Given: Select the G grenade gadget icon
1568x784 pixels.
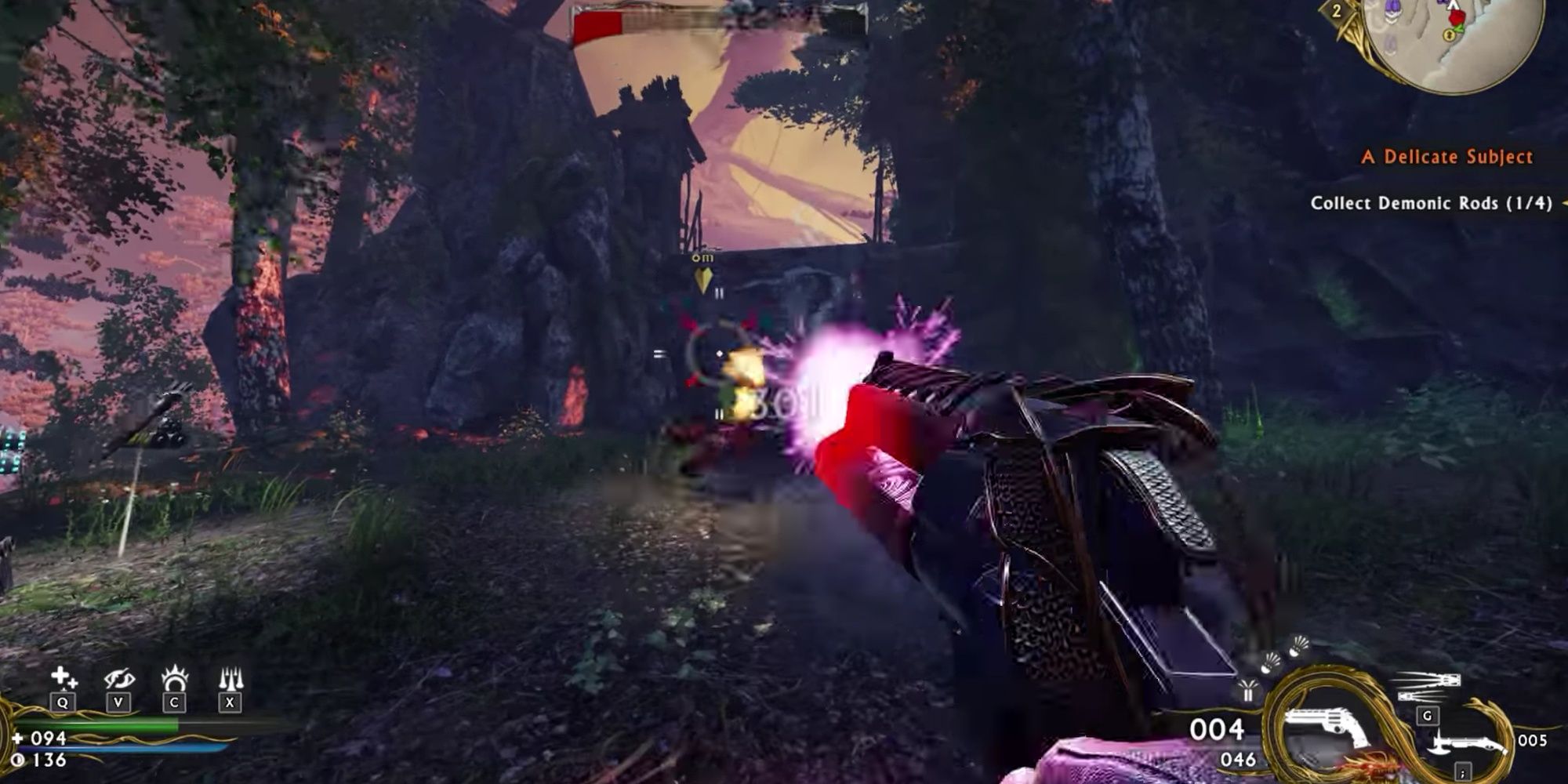Looking at the screenshot, I should (1427, 716).
